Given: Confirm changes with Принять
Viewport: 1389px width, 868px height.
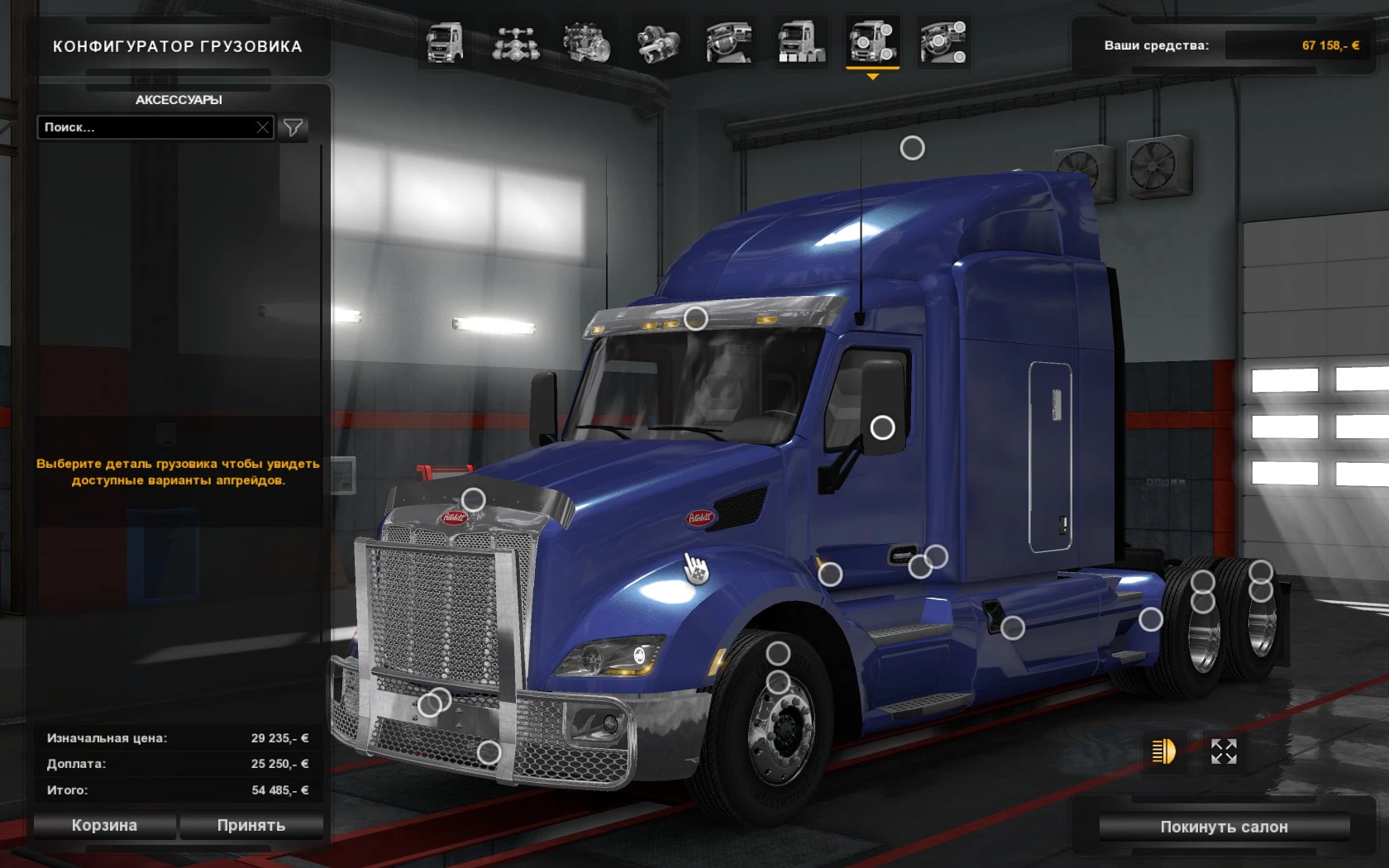Looking at the screenshot, I should click(251, 825).
